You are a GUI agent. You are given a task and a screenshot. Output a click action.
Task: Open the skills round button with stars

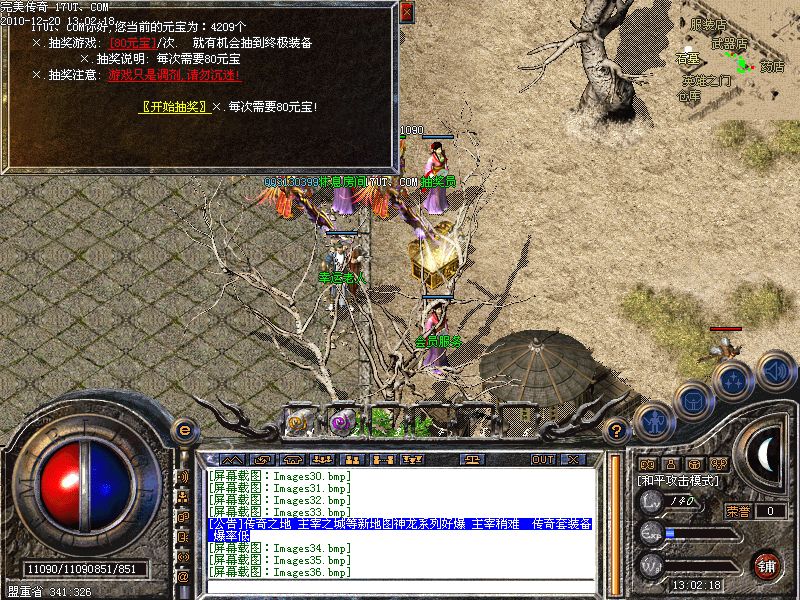click(733, 380)
